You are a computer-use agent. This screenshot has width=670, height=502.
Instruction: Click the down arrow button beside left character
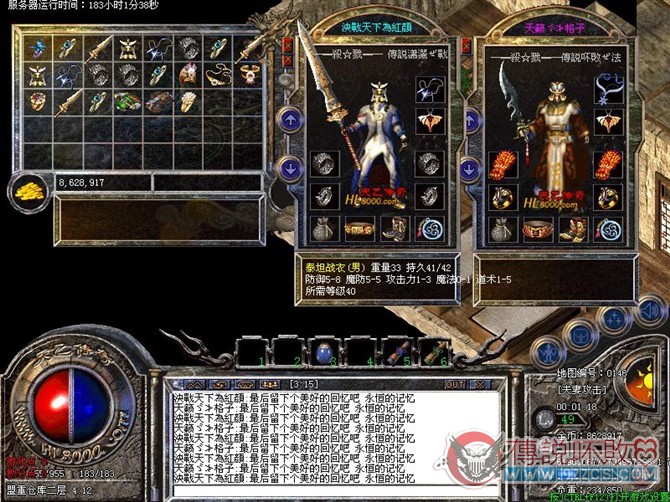pos(289,168)
